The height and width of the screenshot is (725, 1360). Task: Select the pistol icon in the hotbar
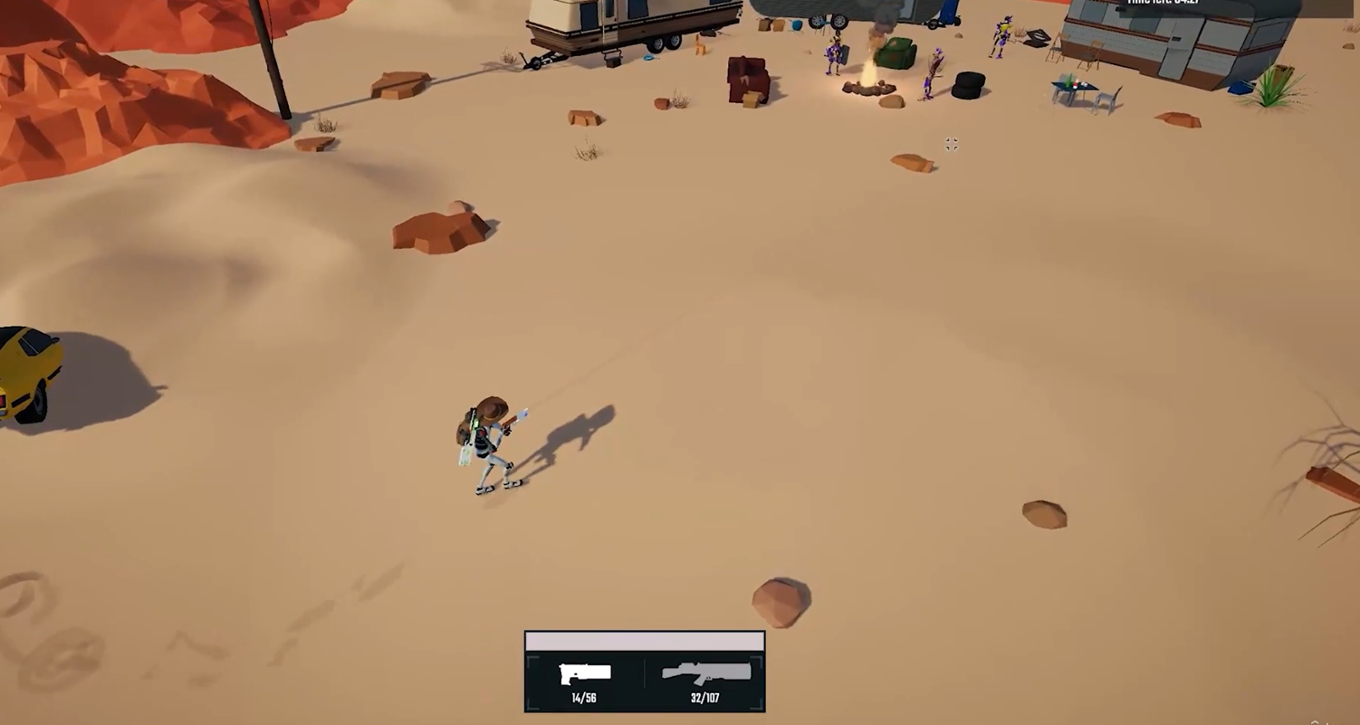click(585, 672)
